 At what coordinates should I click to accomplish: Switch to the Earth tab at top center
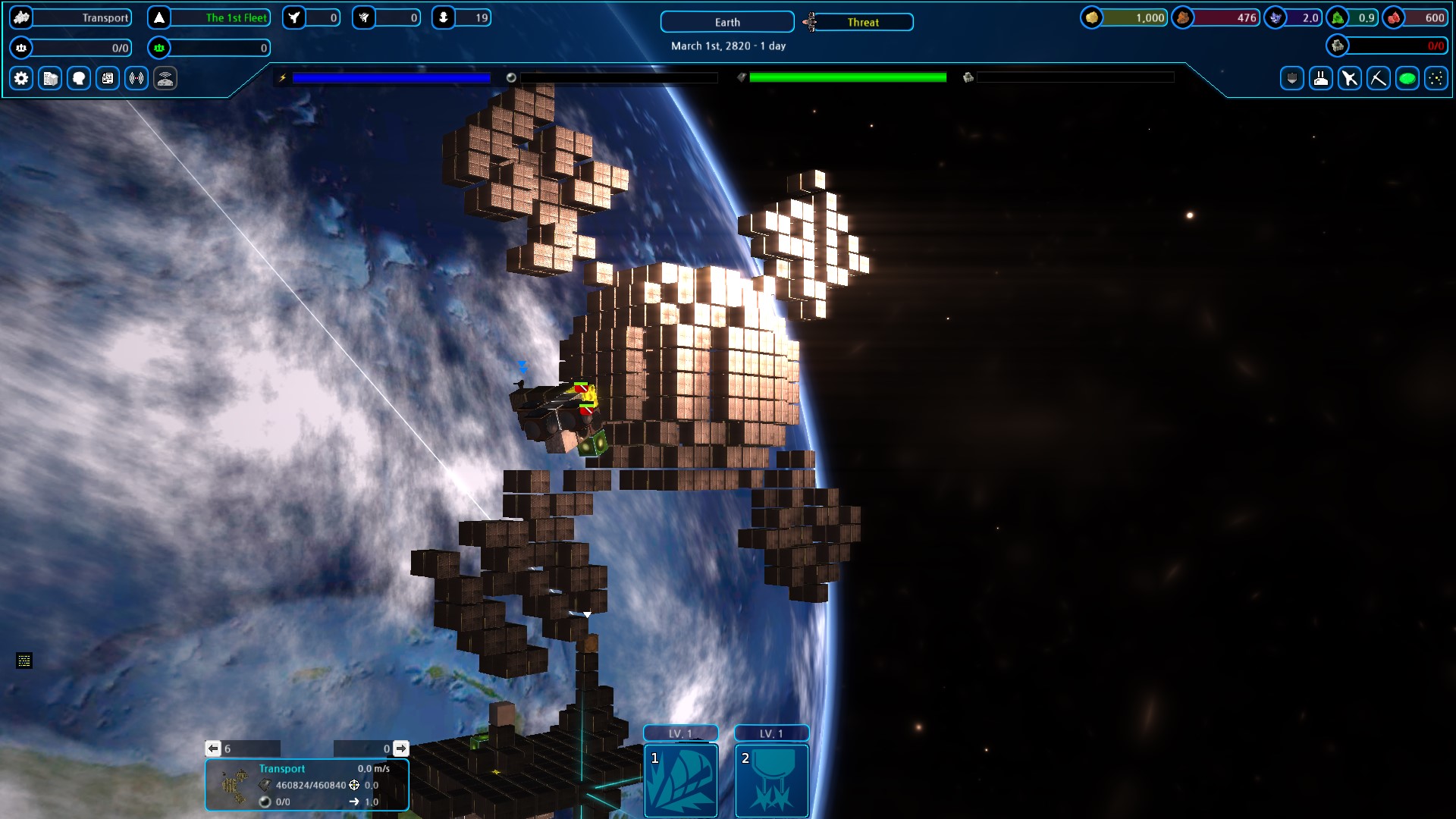pos(725,22)
